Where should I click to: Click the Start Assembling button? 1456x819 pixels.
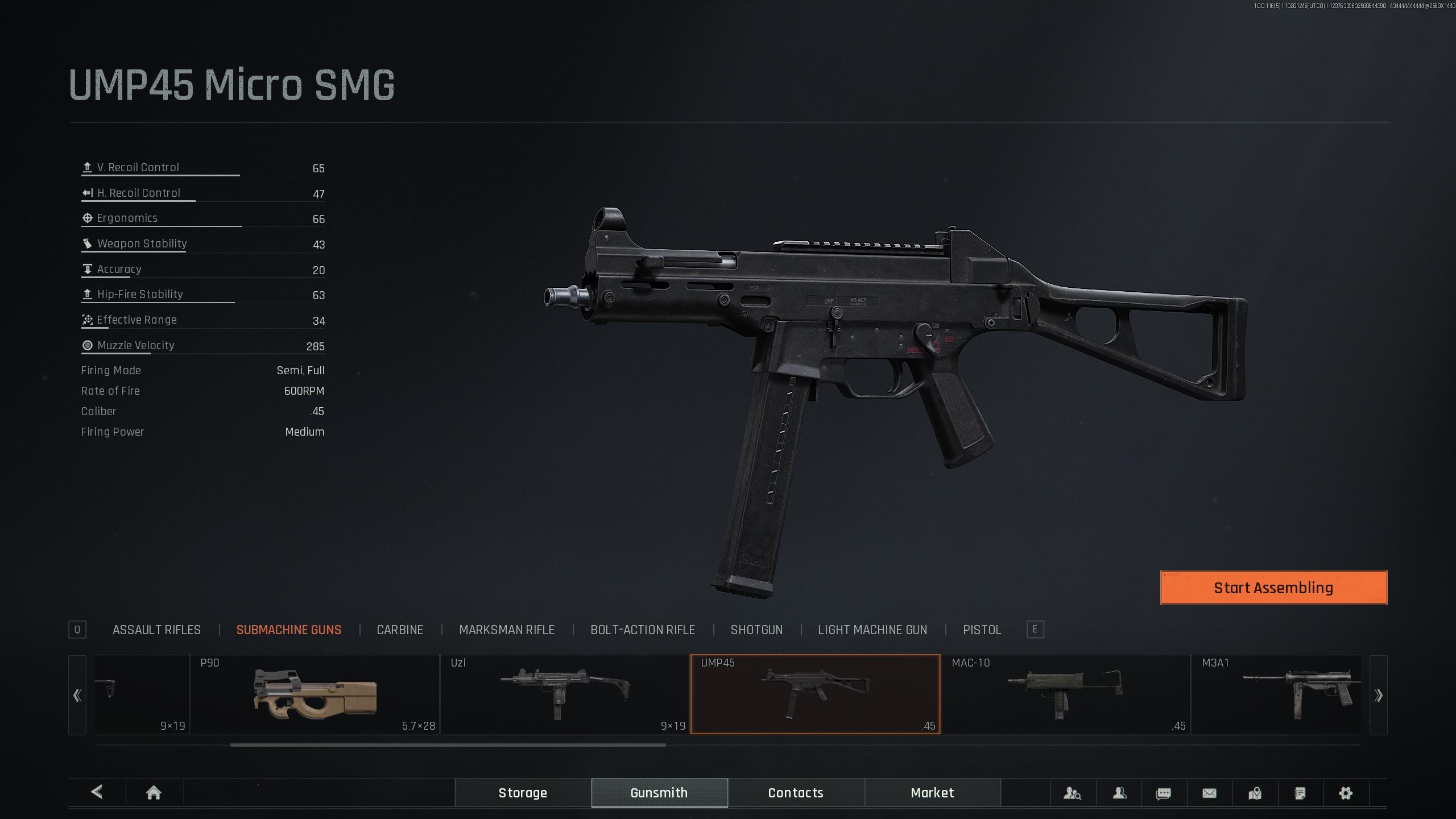pos(1273,588)
